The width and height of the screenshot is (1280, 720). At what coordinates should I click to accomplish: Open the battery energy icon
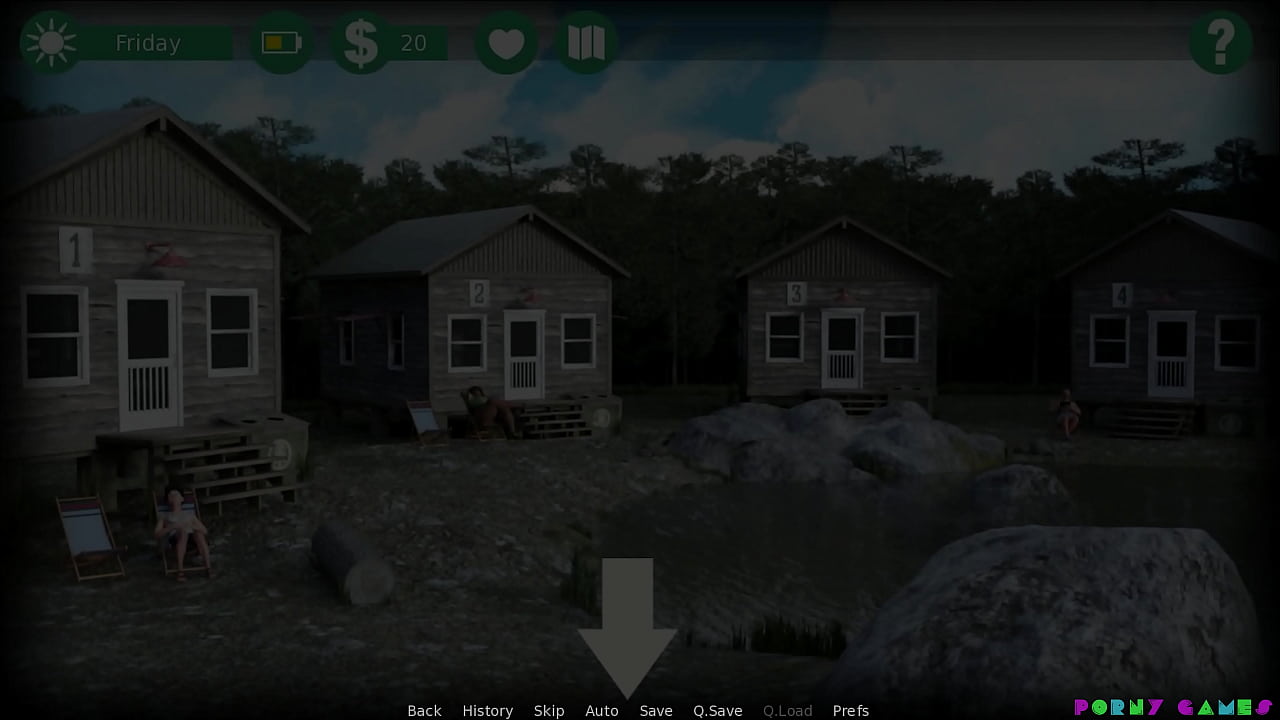click(x=281, y=42)
